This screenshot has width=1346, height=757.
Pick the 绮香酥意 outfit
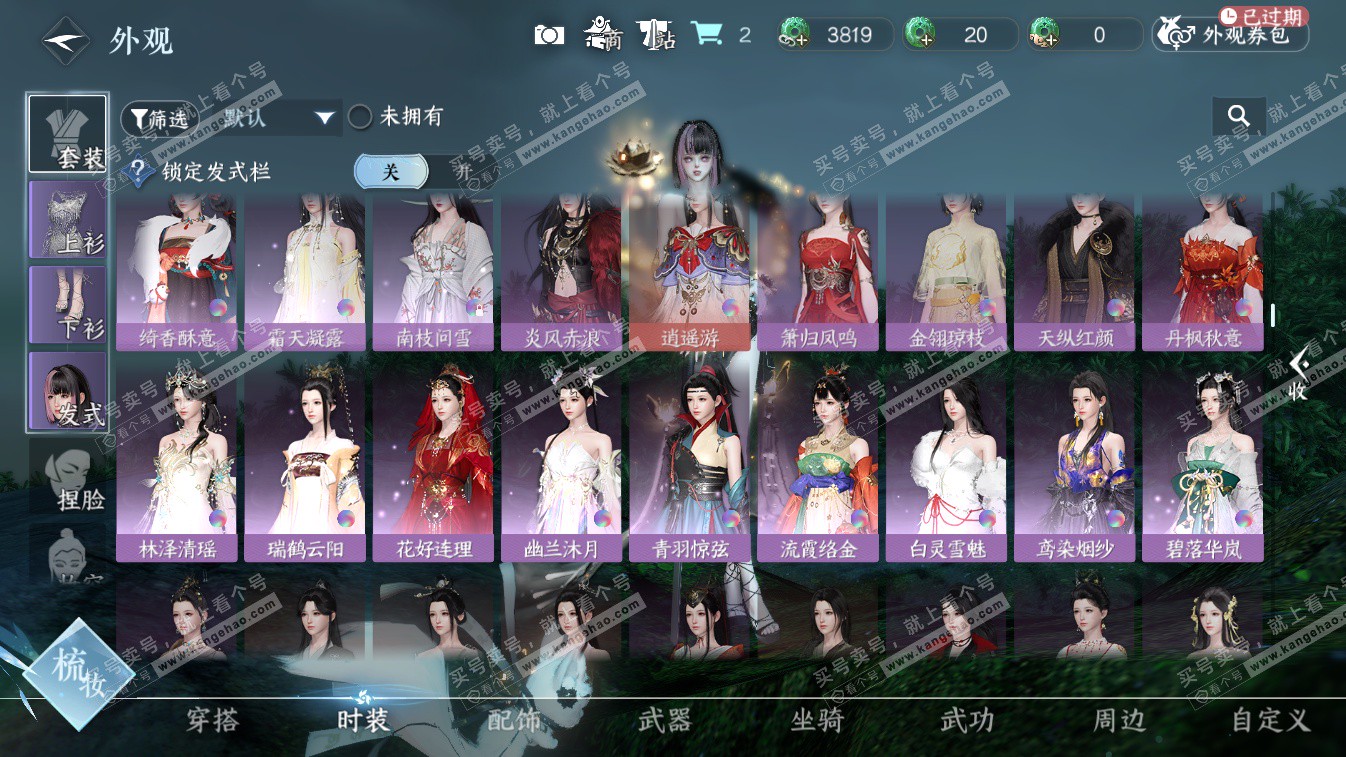click(177, 270)
